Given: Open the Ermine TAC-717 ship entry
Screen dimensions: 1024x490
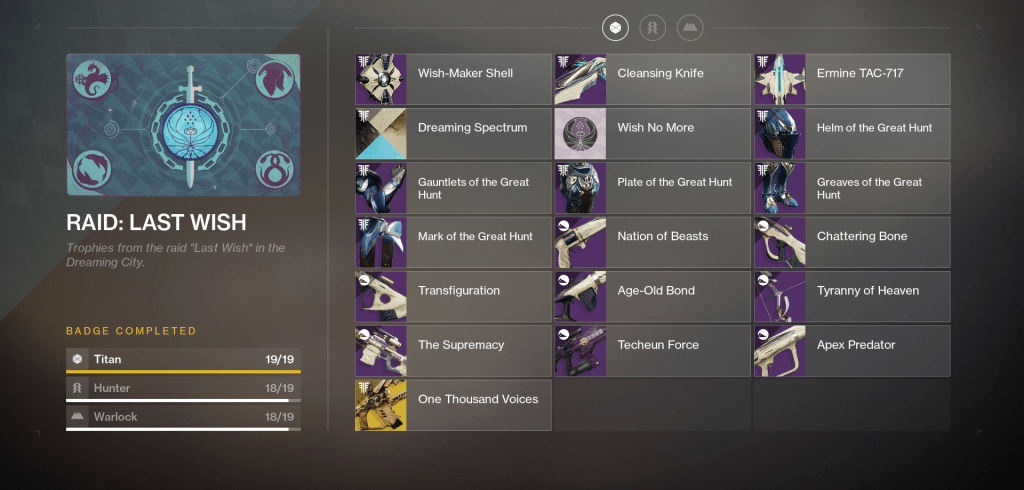Looking at the screenshot, I should pos(852,79).
